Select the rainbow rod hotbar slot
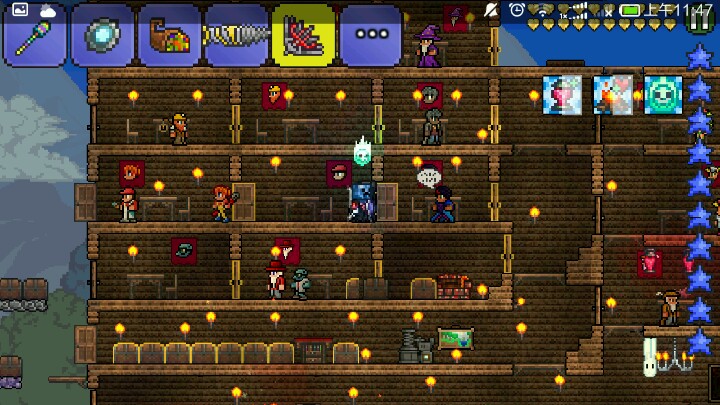Viewport: 720px width, 405px height. [x=35, y=35]
